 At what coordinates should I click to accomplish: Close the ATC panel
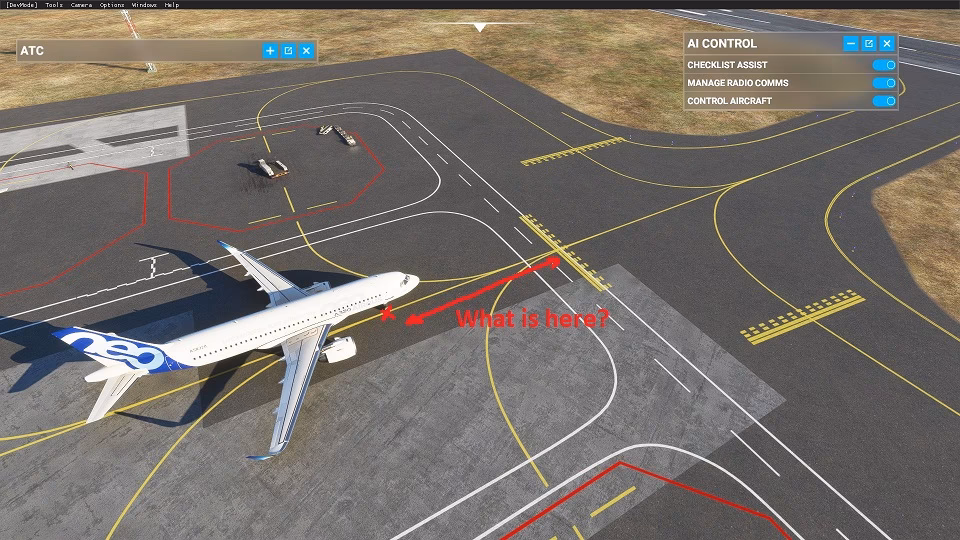point(306,51)
